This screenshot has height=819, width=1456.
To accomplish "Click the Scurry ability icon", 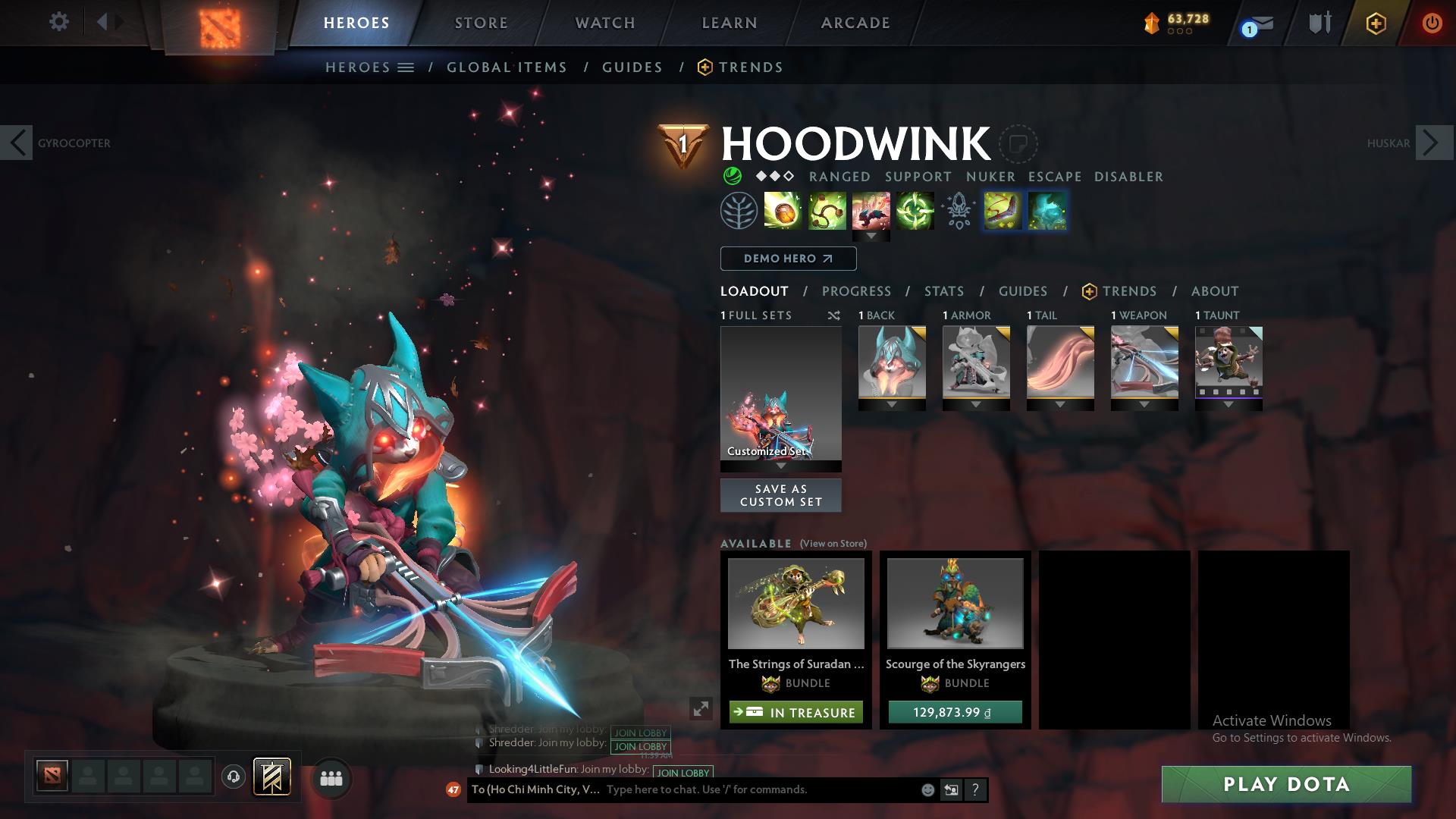I will (x=871, y=211).
